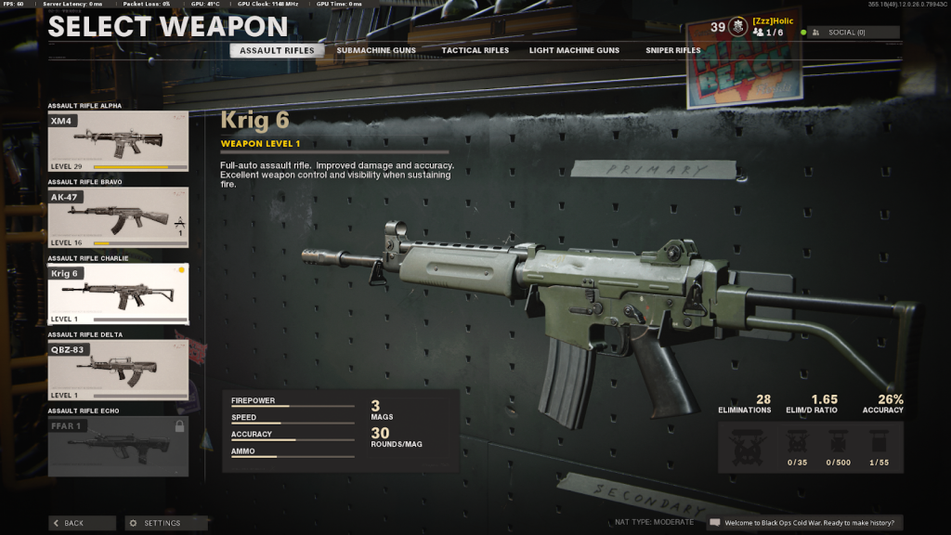This screenshot has width=951, height=535.
Task: Open the Settings menu
Action: tap(165, 523)
